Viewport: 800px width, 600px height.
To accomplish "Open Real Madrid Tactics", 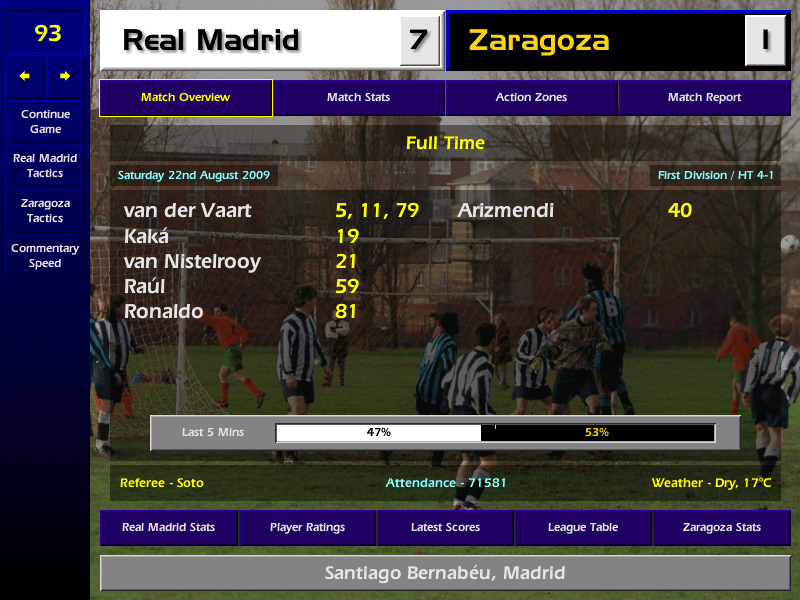I will [x=45, y=165].
